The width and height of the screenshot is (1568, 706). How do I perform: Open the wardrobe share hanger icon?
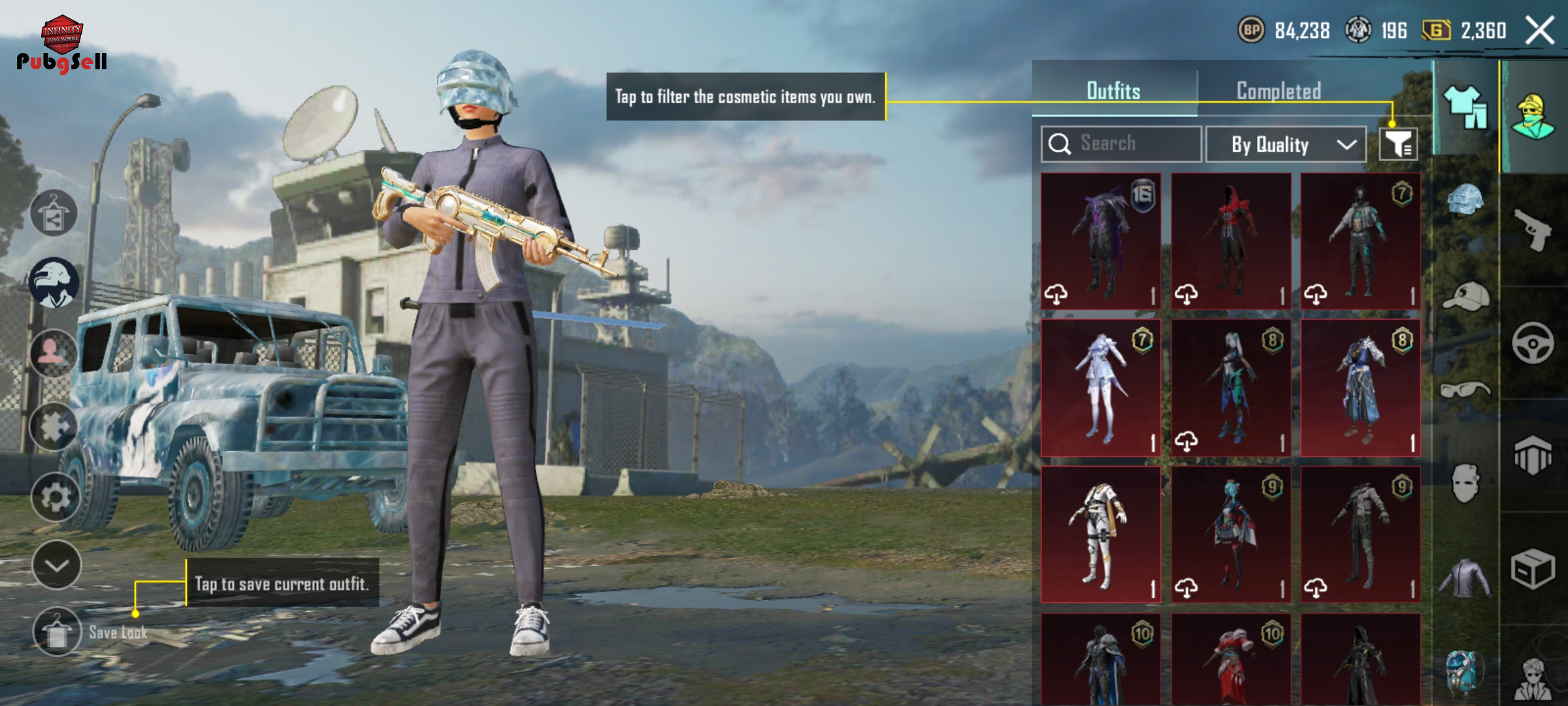click(54, 214)
